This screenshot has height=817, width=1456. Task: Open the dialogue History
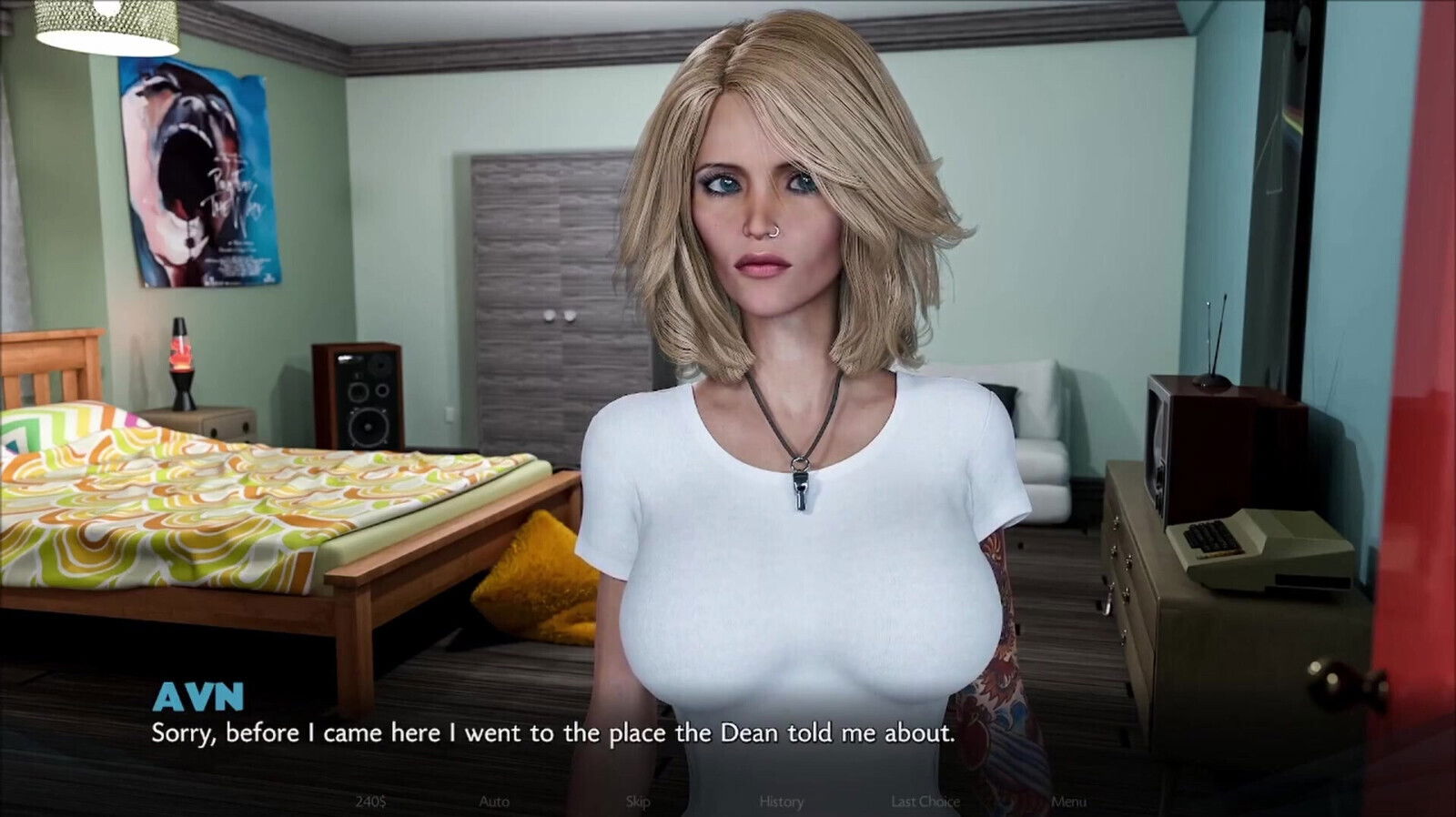point(782,802)
